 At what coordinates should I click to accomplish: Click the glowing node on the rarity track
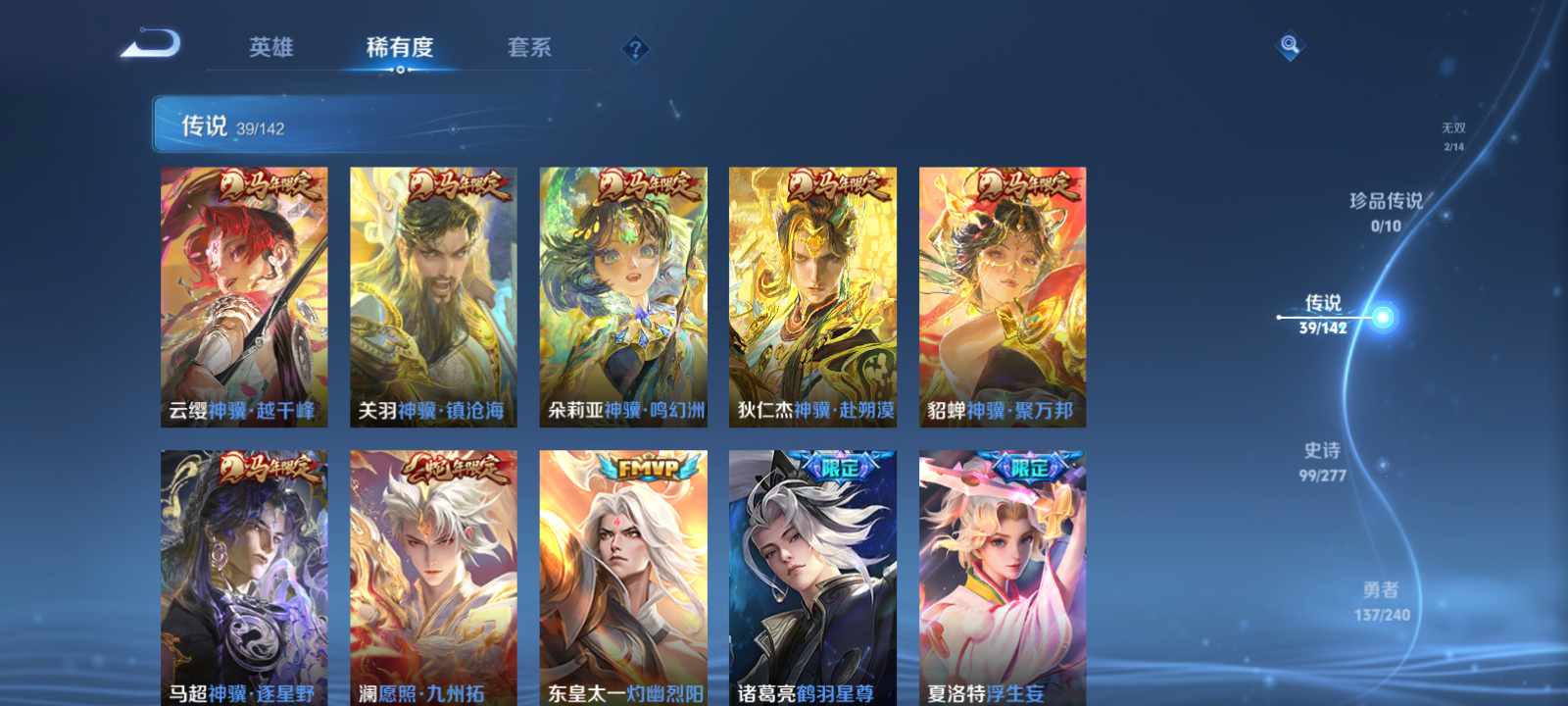[1383, 316]
